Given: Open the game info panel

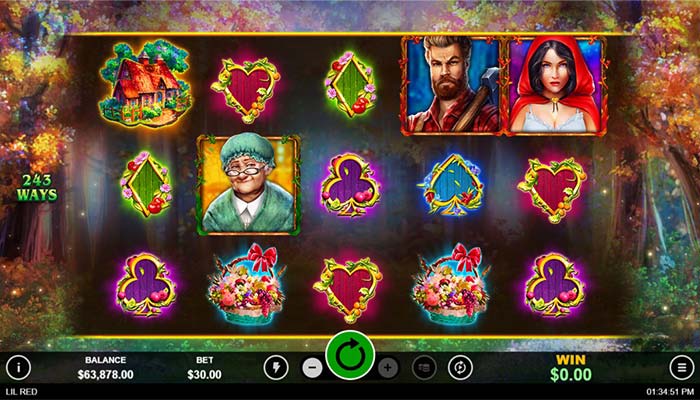Looking at the screenshot, I should (19, 367).
